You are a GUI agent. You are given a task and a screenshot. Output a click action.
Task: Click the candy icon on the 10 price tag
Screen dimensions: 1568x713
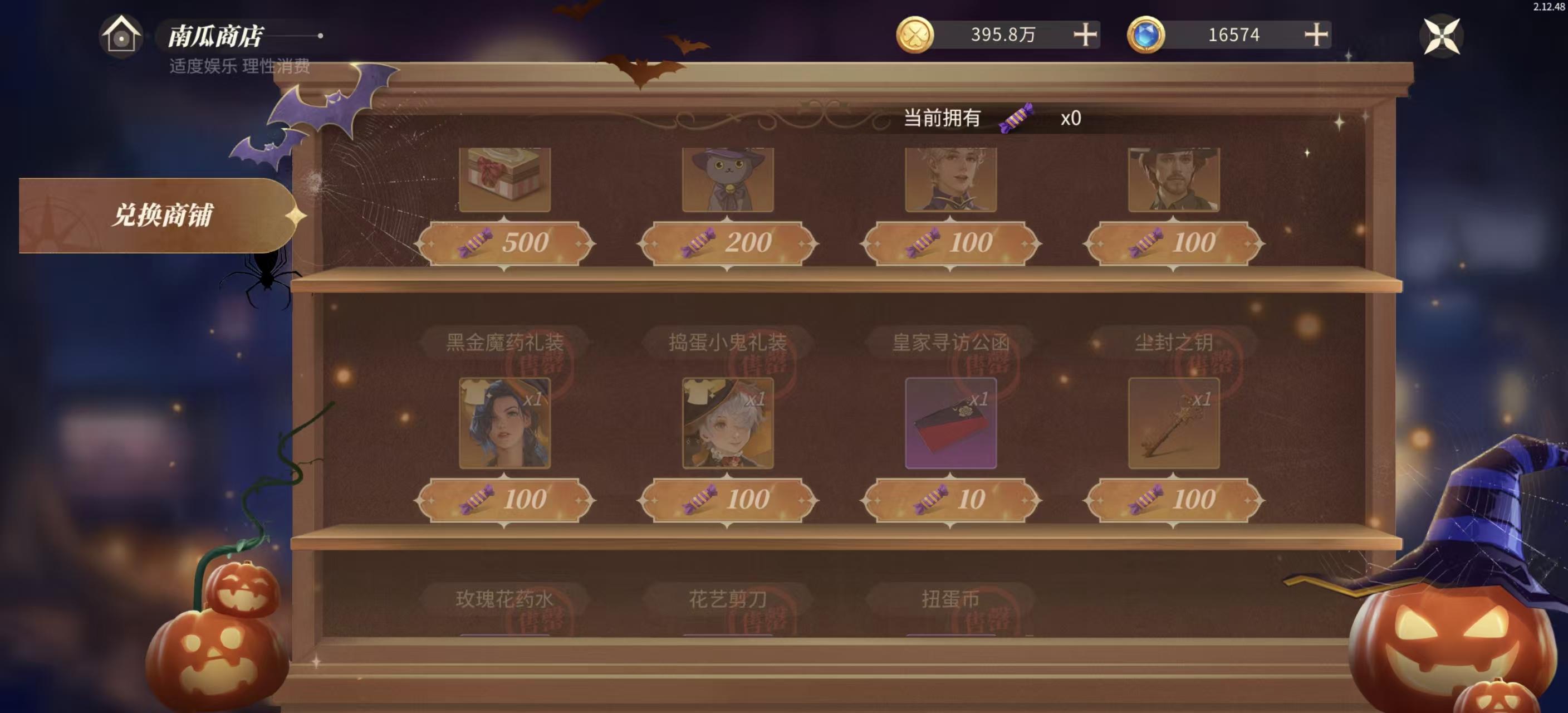[925, 501]
